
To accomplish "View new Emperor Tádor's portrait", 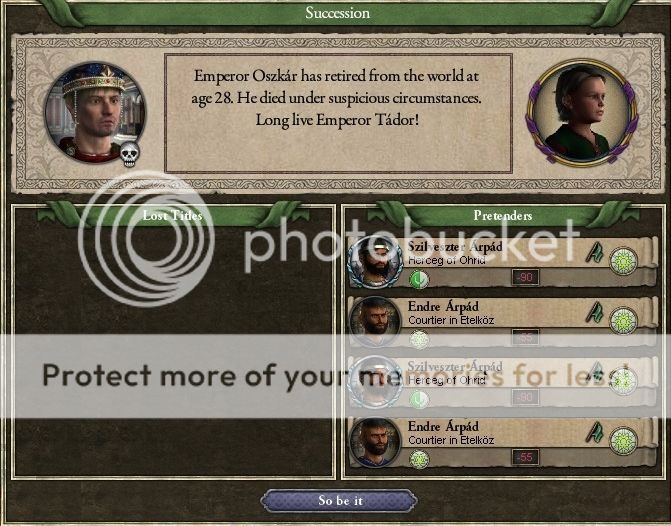I will click(x=577, y=110).
